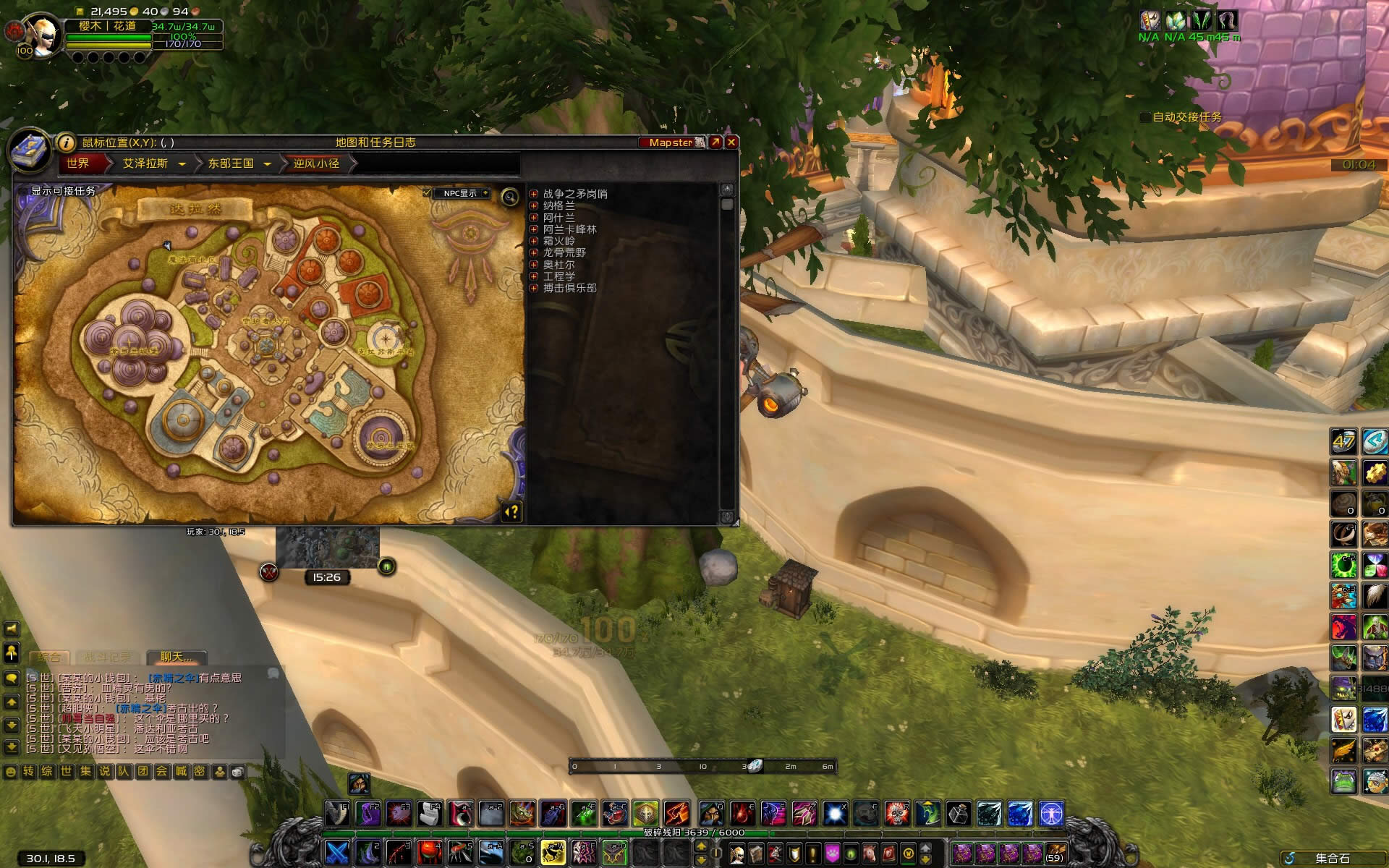
Task: Click the dice roll button in chat bar
Action: 237,772
